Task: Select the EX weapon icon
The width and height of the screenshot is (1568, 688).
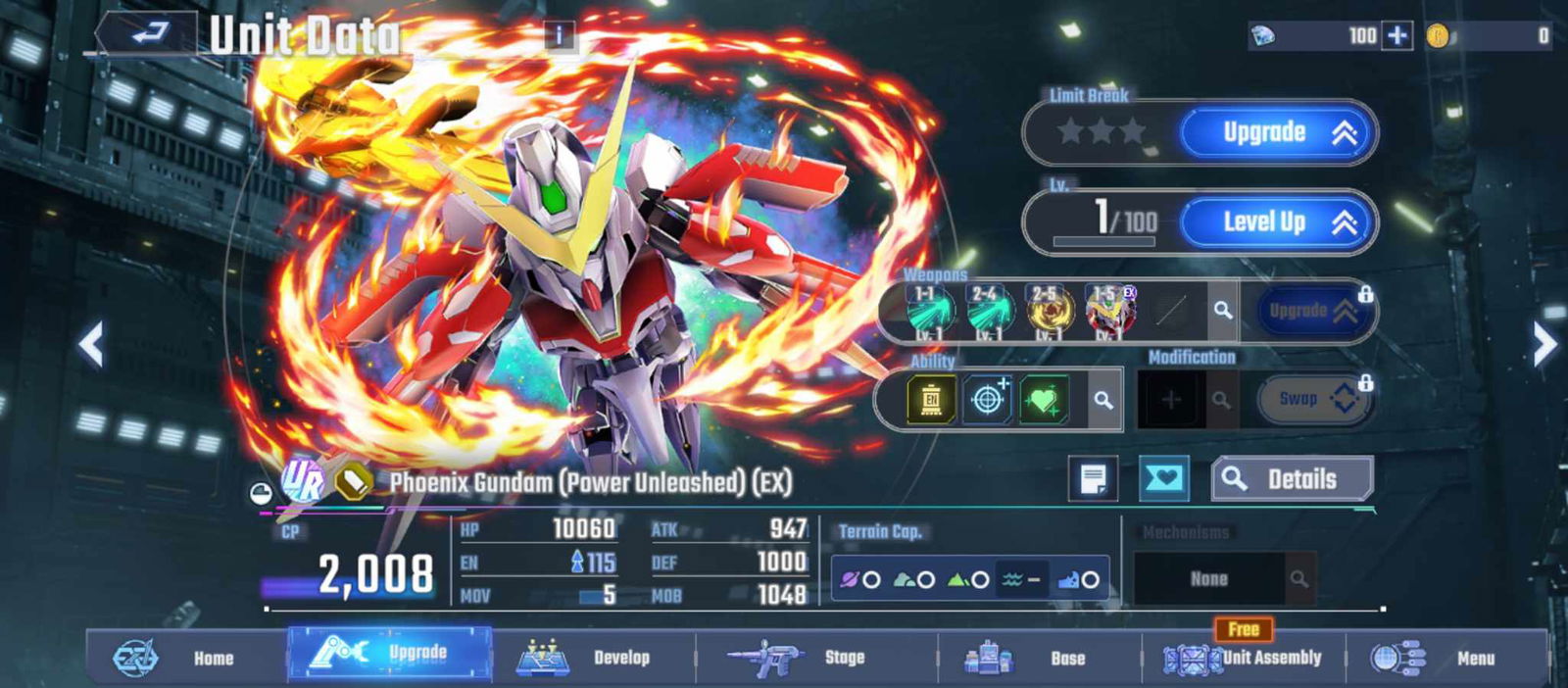Action: (1108, 311)
